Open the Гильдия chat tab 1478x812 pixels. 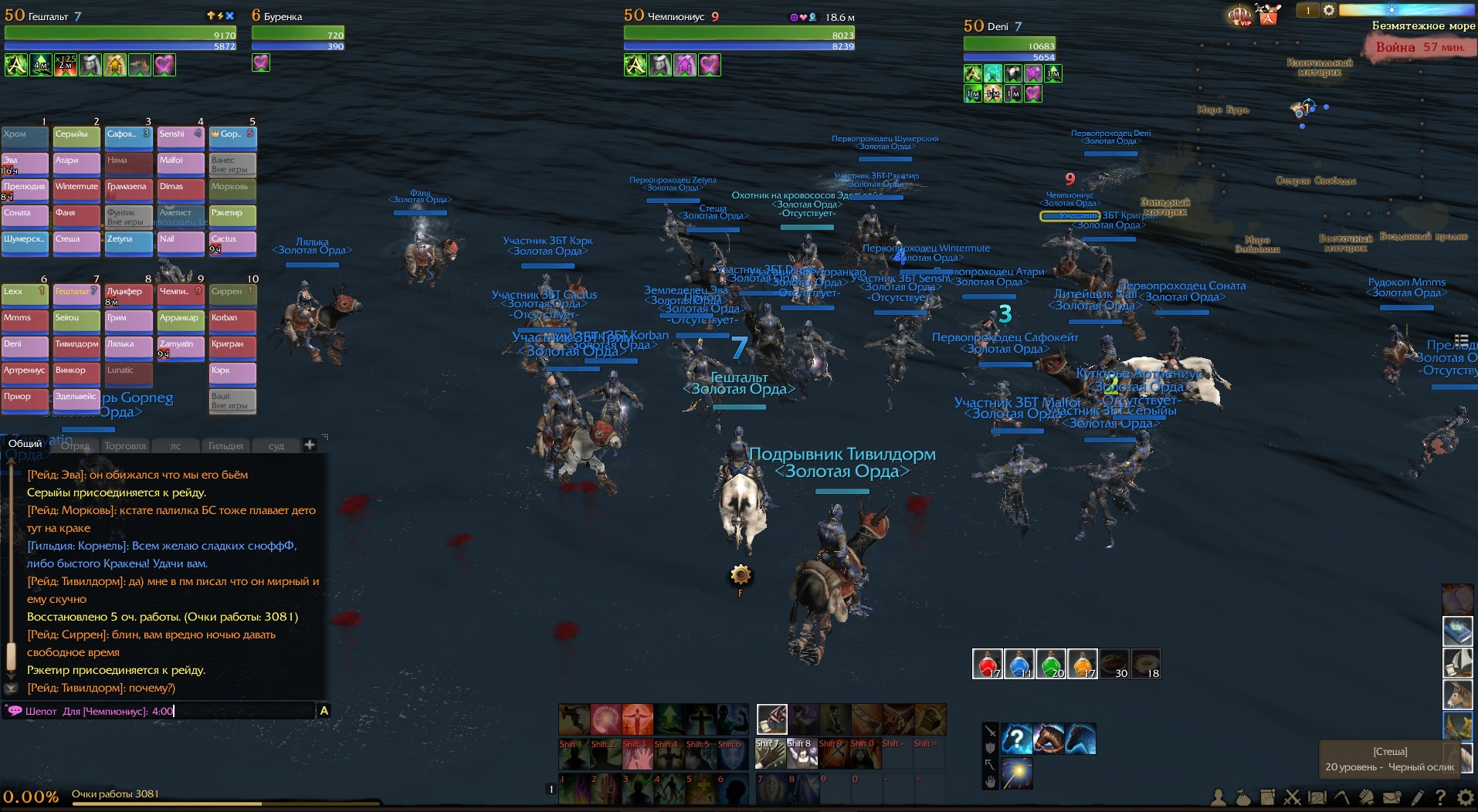pyautogui.click(x=225, y=445)
